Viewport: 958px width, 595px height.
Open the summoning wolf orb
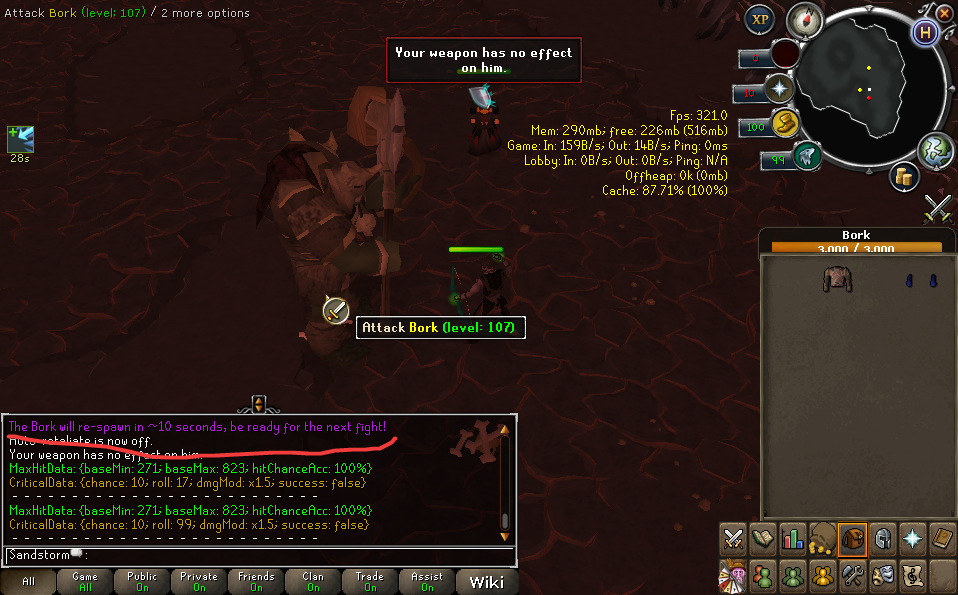pyautogui.click(x=806, y=156)
